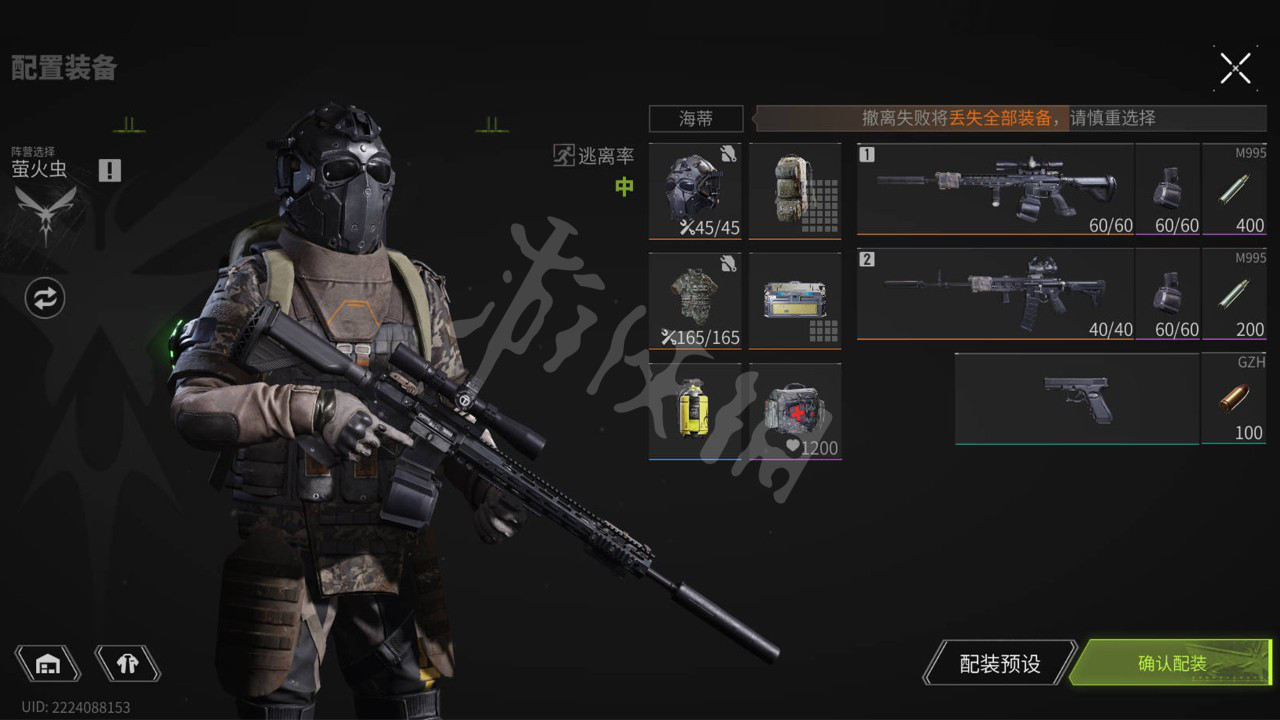This screenshot has width=1280, height=720.
Task: Select the yellow grenade slot
Action: [x=695, y=410]
